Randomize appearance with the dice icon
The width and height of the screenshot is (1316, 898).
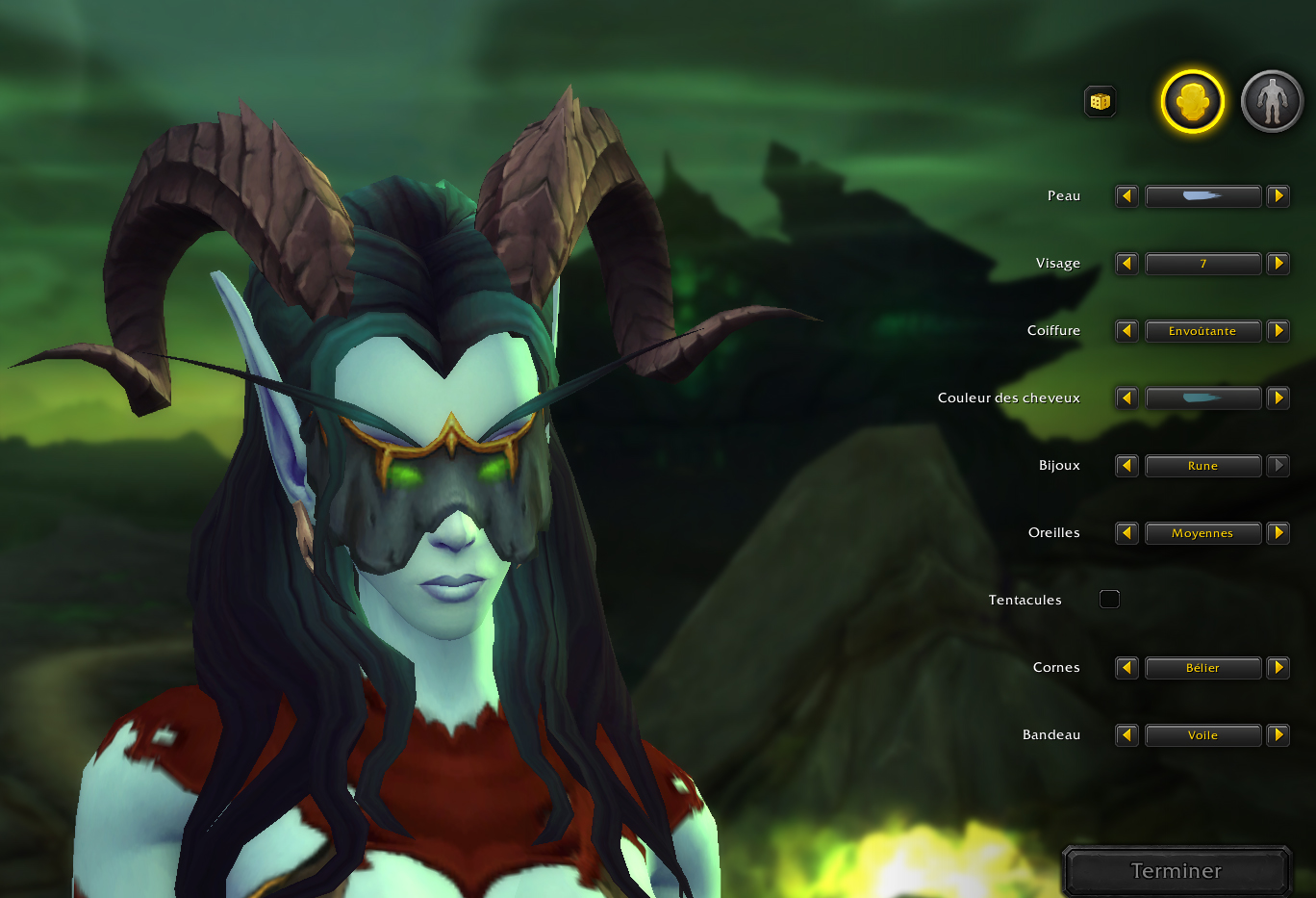(x=1100, y=101)
